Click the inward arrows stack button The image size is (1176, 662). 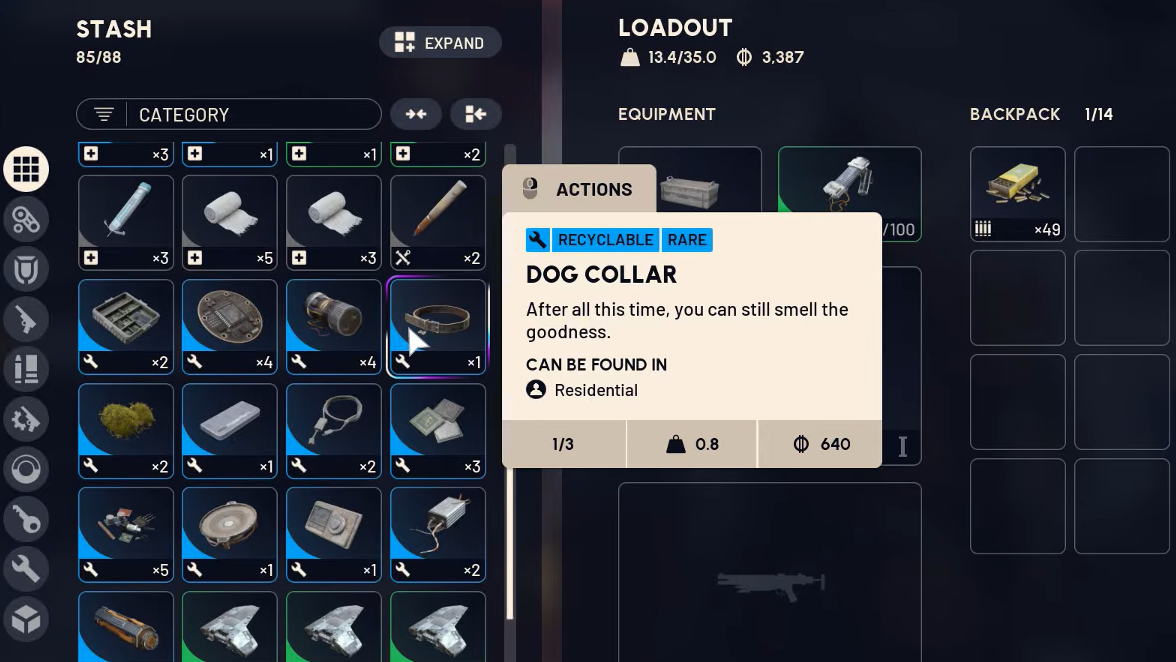tap(416, 114)
